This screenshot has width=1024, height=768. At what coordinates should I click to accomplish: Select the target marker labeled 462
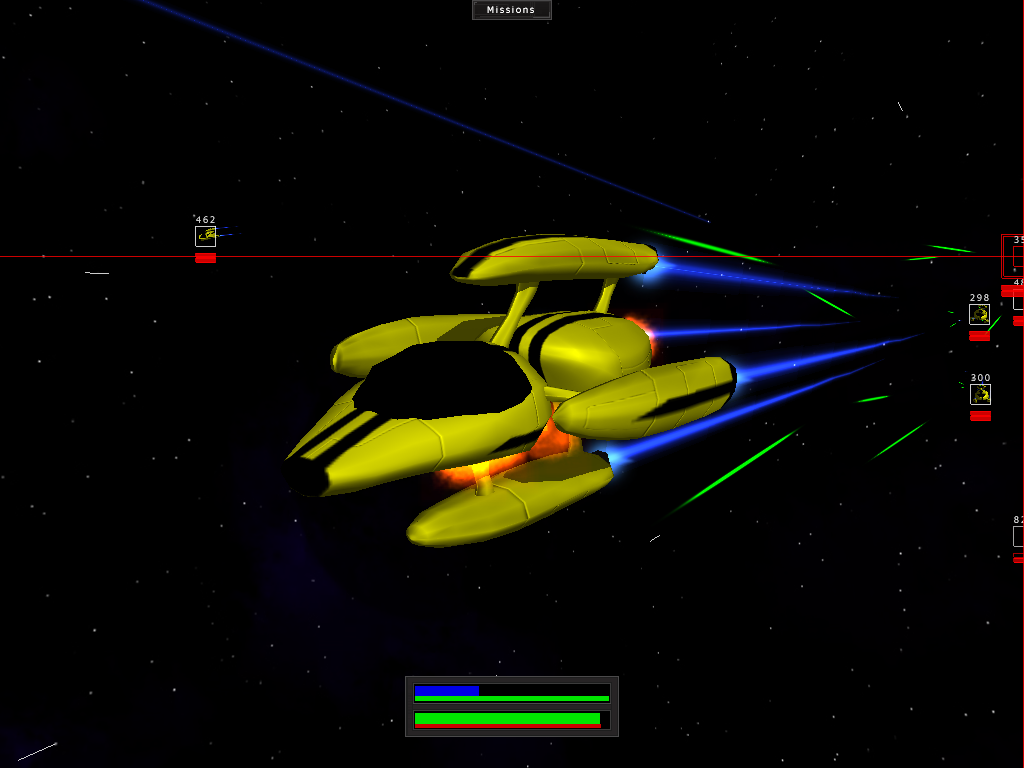click(205, 236)
